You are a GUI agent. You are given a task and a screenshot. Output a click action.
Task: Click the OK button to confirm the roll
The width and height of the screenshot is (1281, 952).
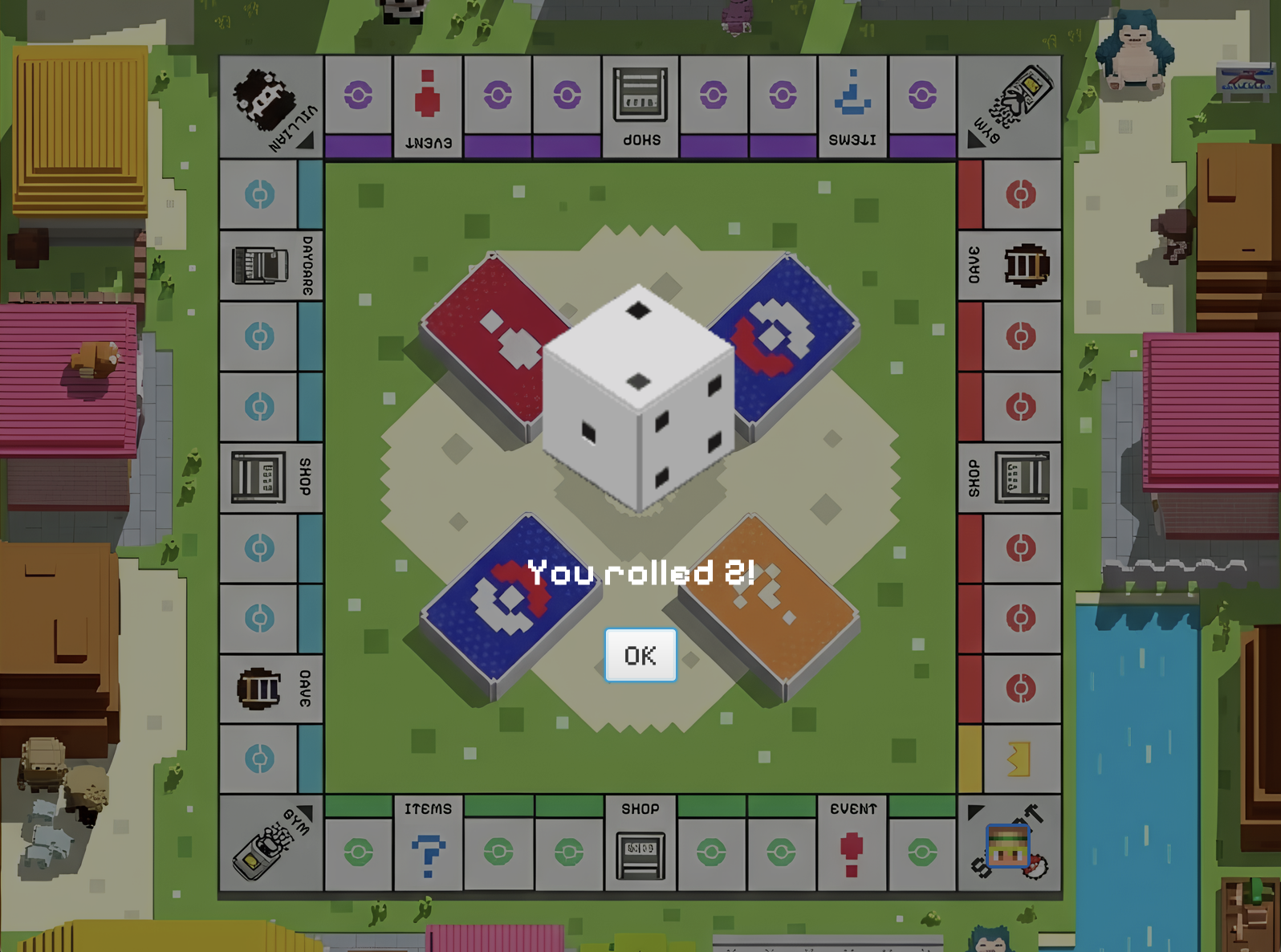coord(640,655)
